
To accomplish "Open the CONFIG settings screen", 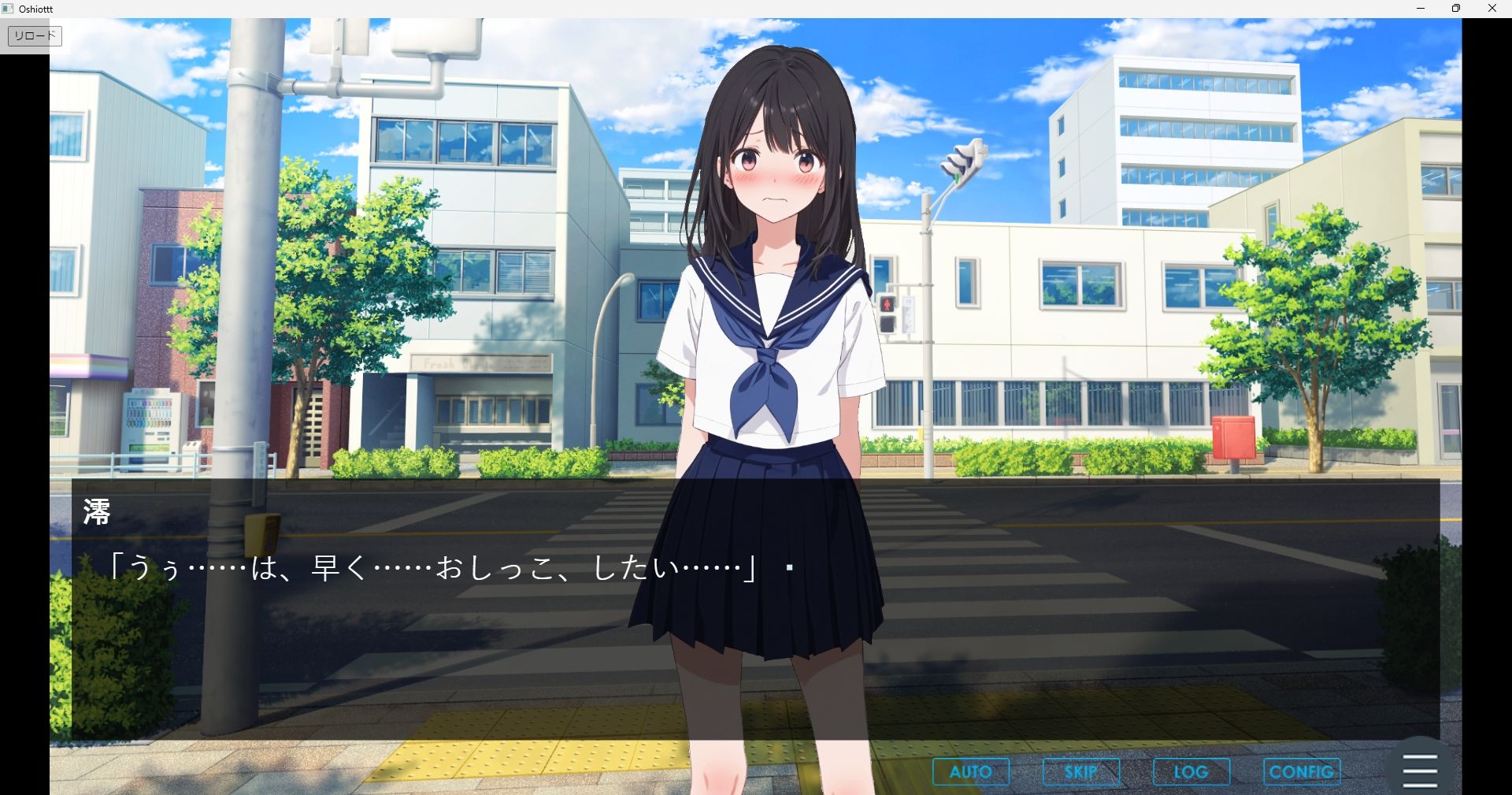I will point(1301,771).
